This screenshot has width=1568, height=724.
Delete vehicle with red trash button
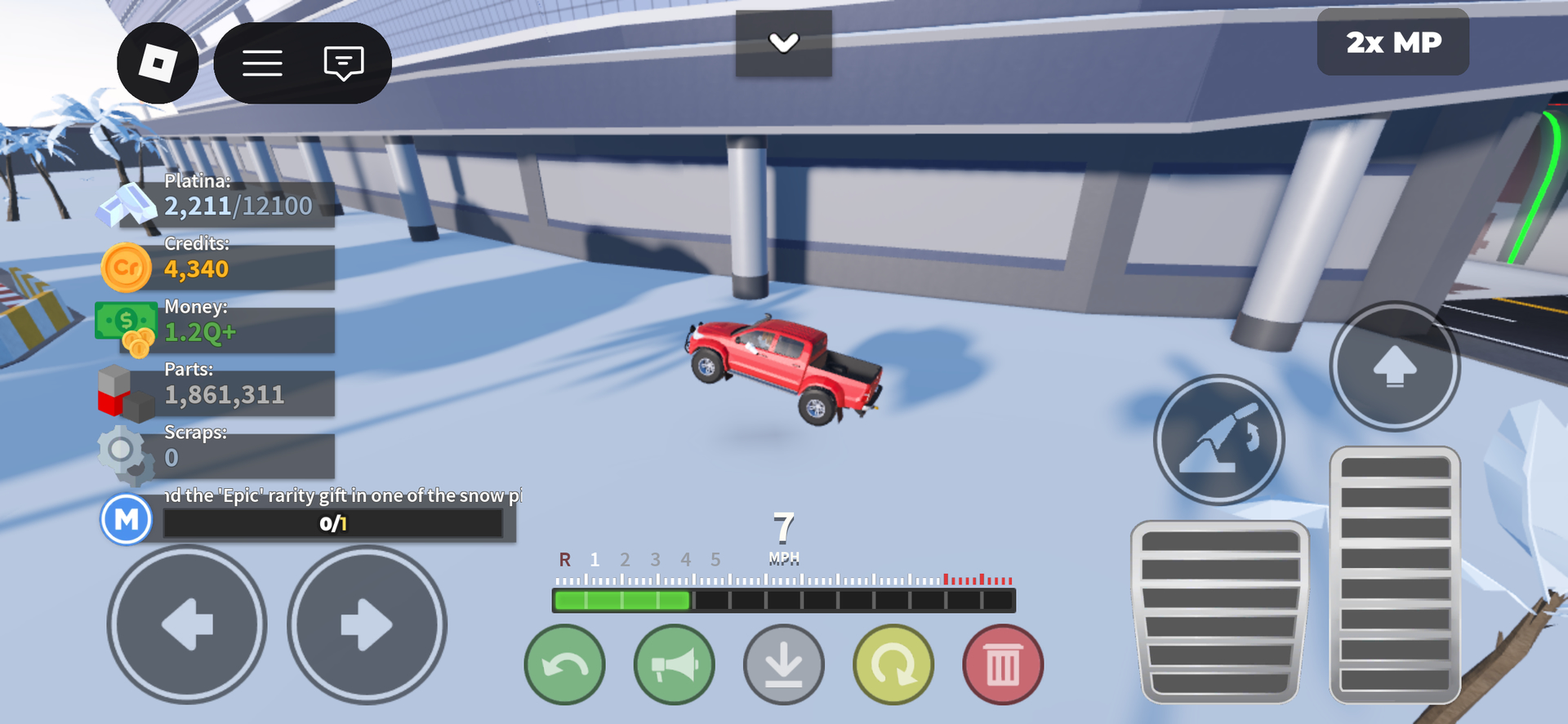point(1002,664)
